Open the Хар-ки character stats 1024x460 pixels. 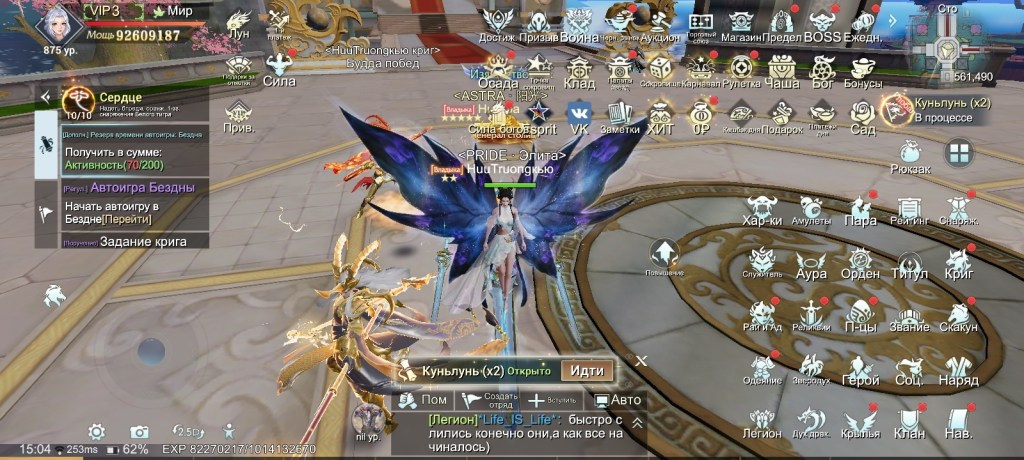coord(762,208)
